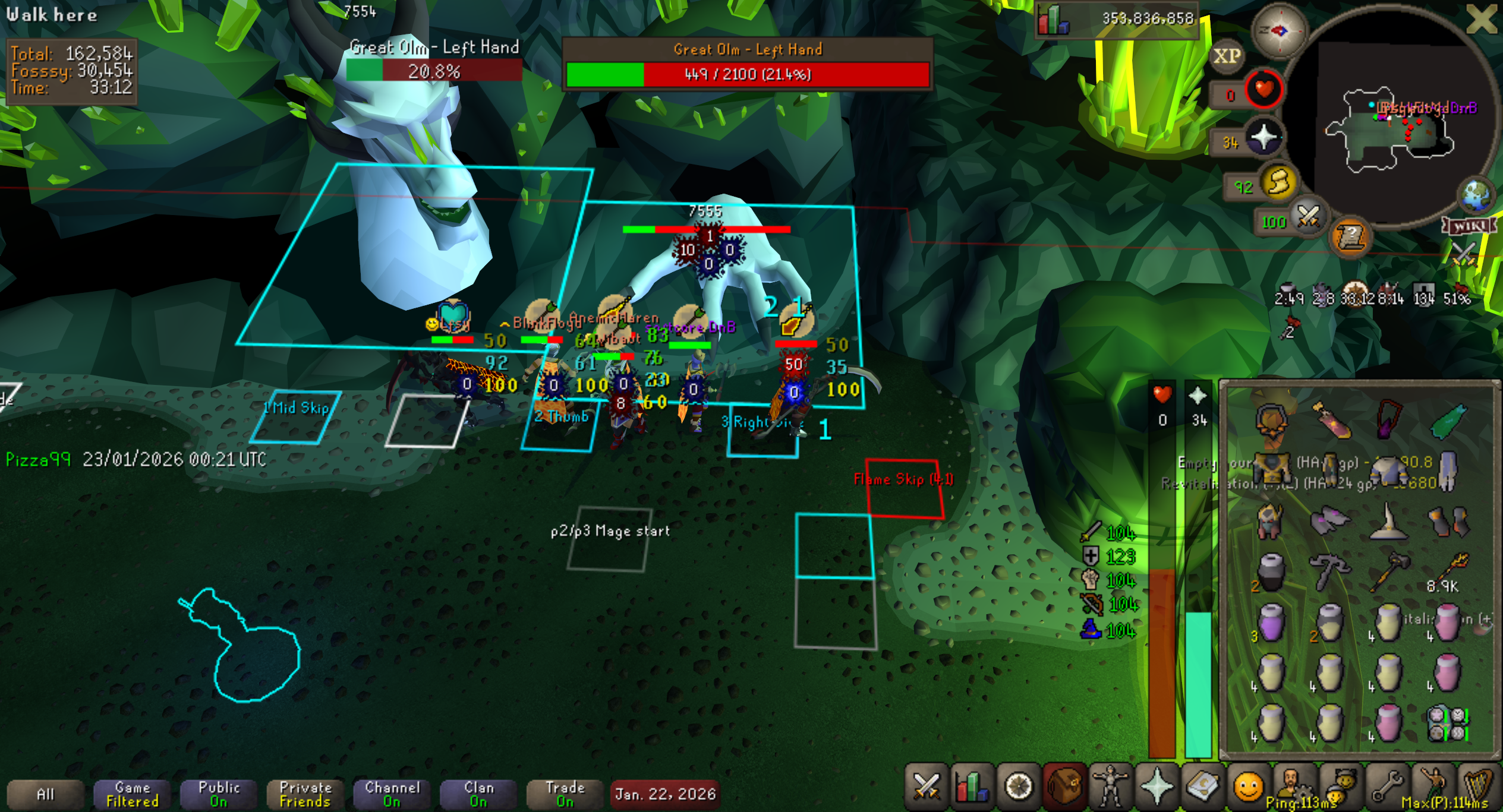
Task: Toggle the Public chat filter
Action: tap(219, 794)
